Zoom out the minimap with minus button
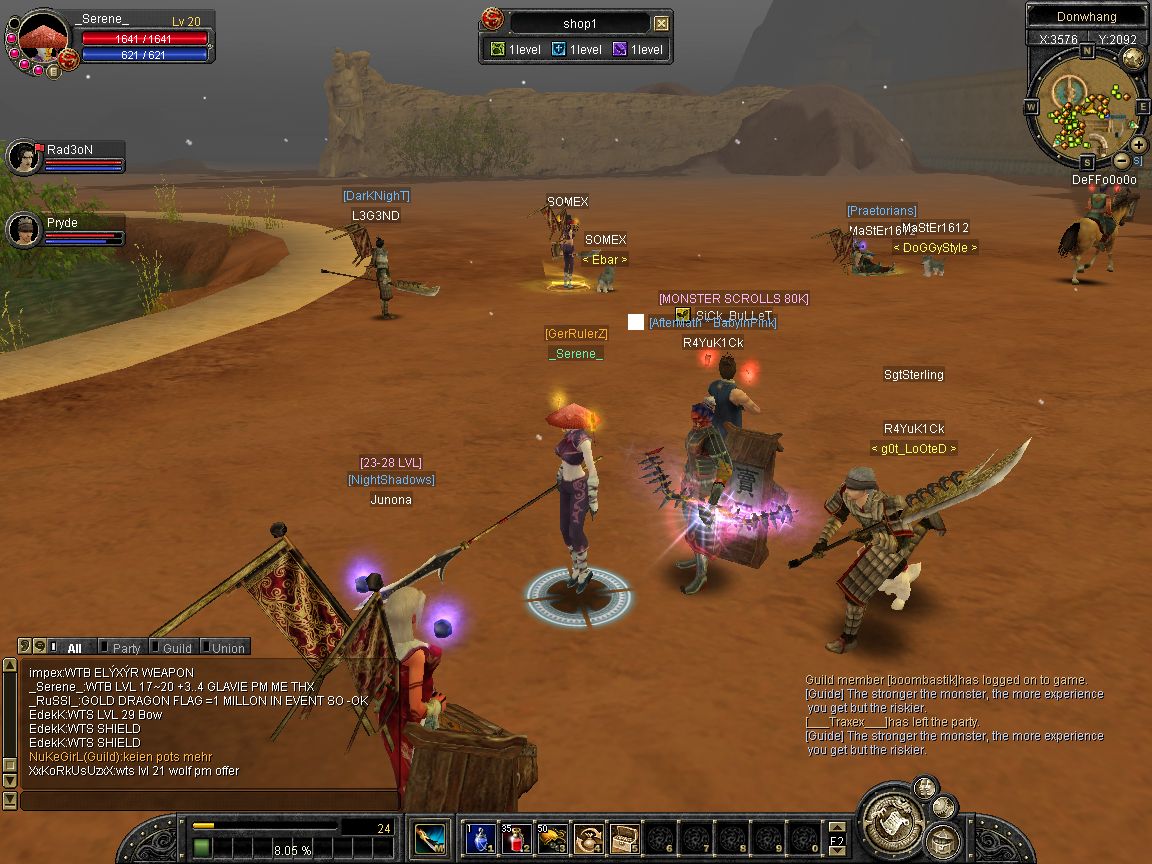 pos(1122,160)
